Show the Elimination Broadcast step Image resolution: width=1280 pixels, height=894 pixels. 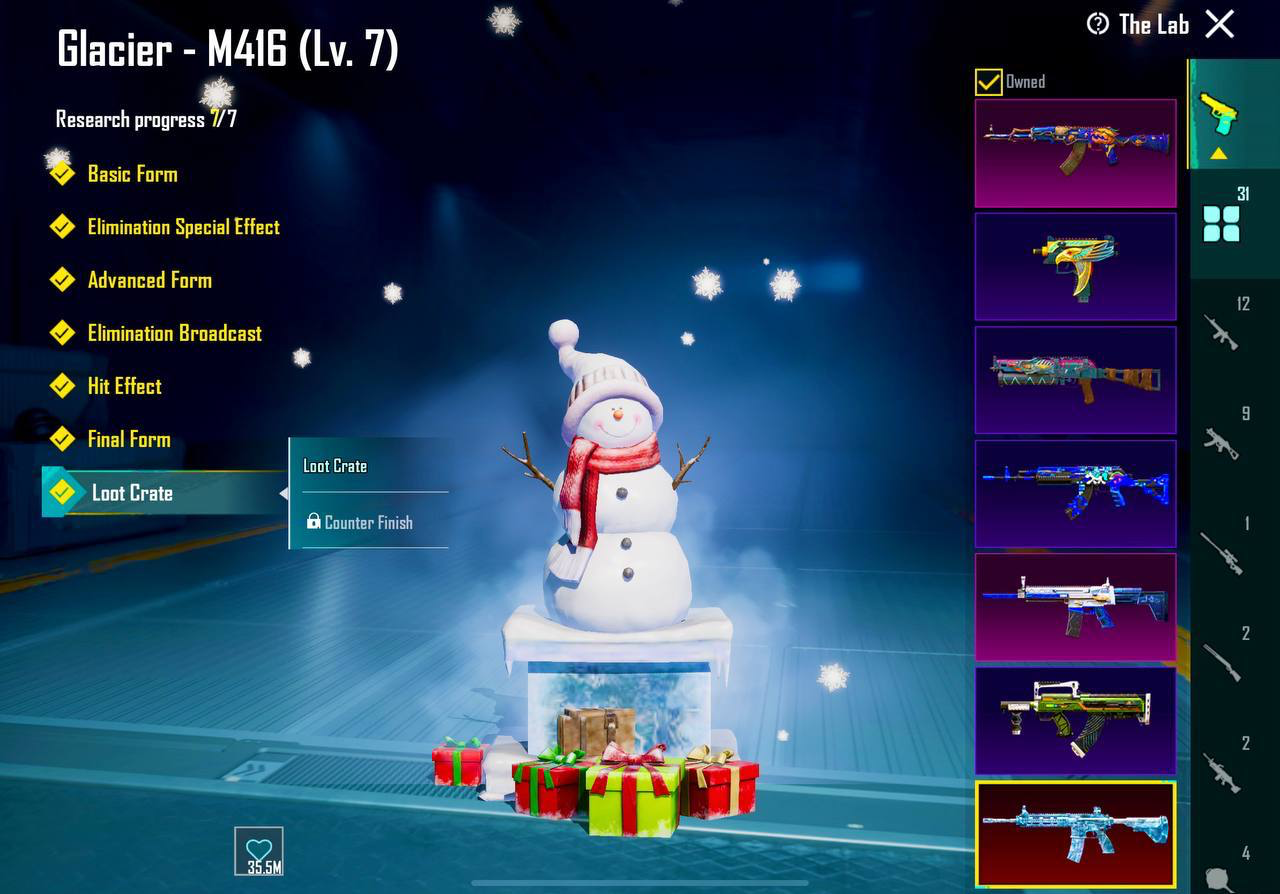tap(174, 333)
